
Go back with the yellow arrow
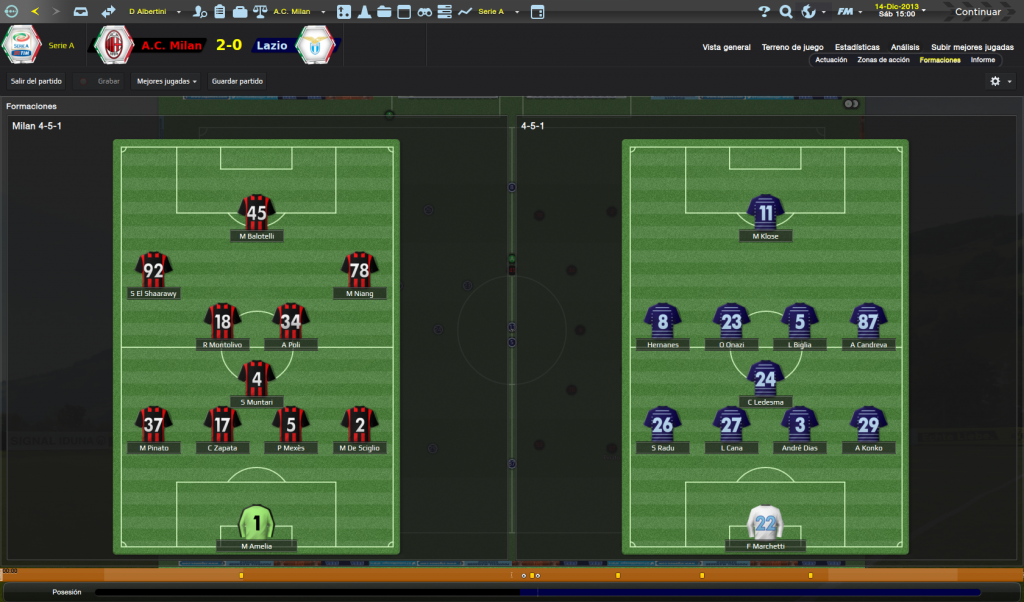pos(35,12)
